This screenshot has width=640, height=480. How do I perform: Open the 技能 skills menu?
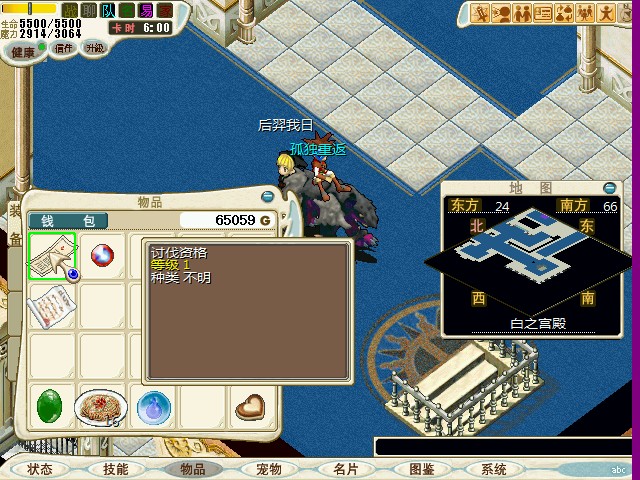pyautogui.click(x=116, y=469)
